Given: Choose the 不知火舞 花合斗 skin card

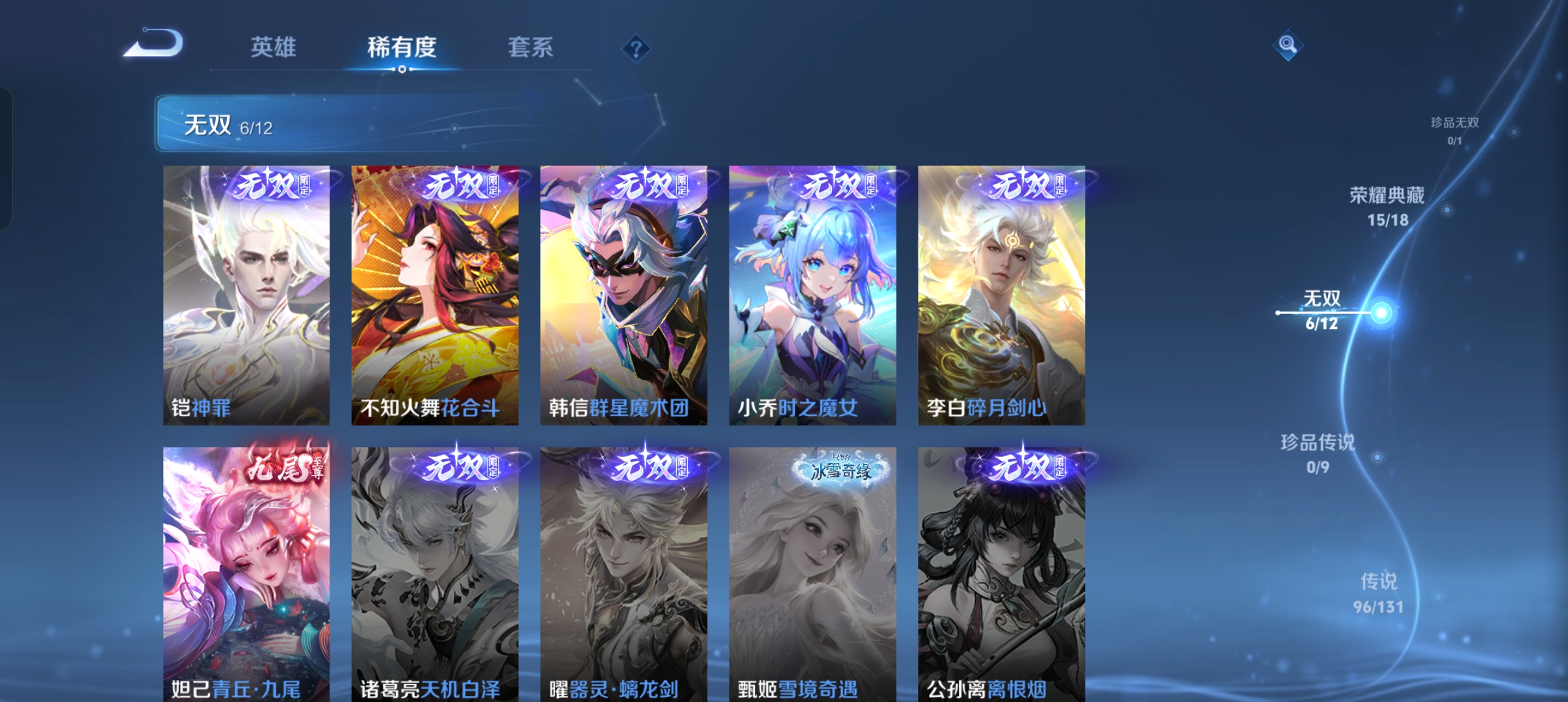Looking at the screenshot, I should [x=435, y=296].
